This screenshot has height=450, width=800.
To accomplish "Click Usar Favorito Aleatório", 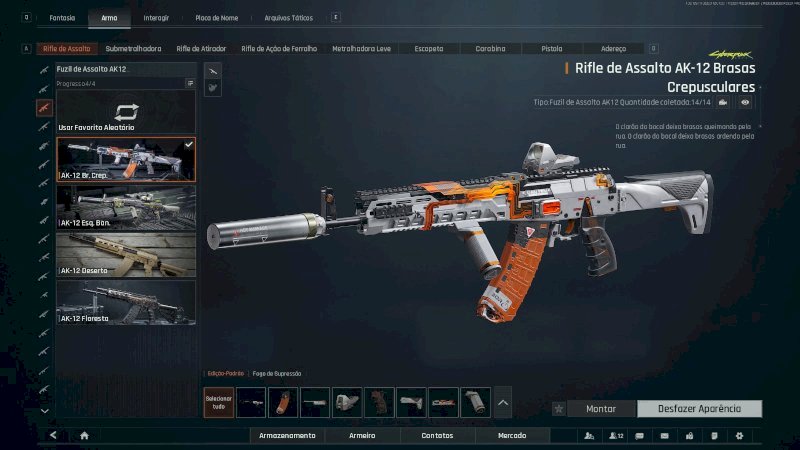I will 126,114.
